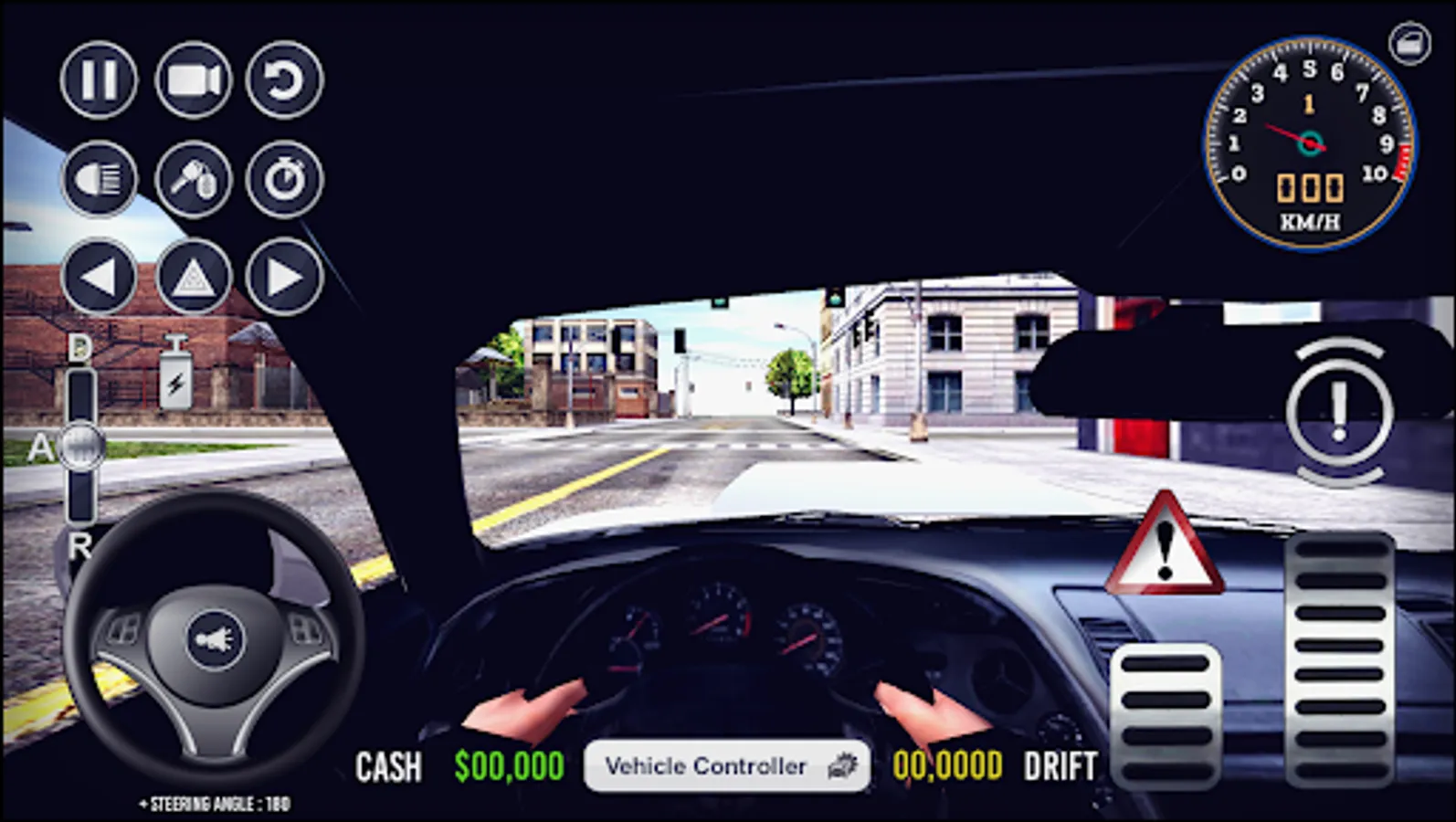Pause the game

(98, 79)
